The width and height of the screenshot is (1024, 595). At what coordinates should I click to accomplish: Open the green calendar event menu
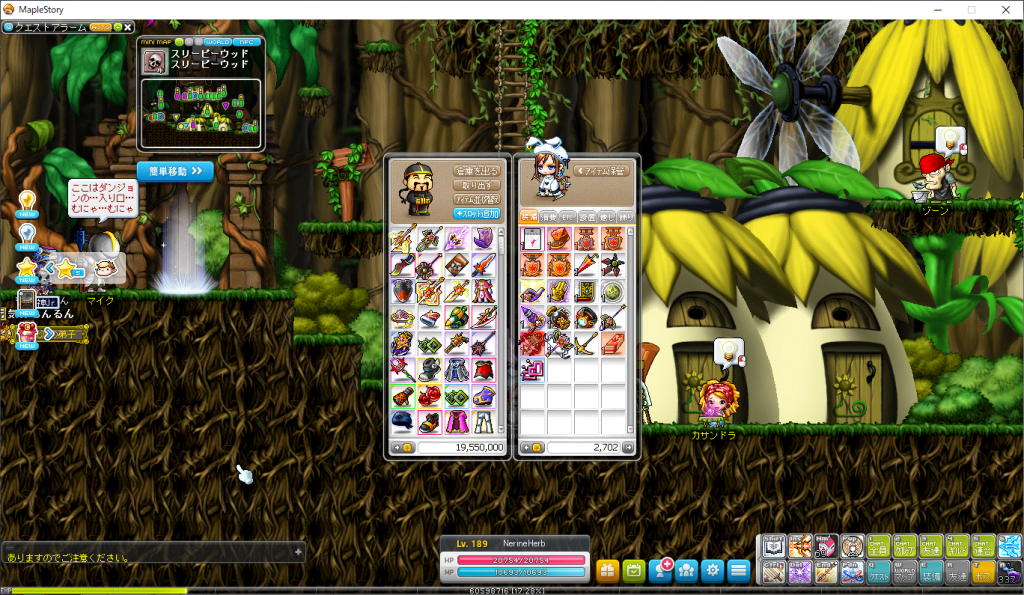tap(633, 570)
